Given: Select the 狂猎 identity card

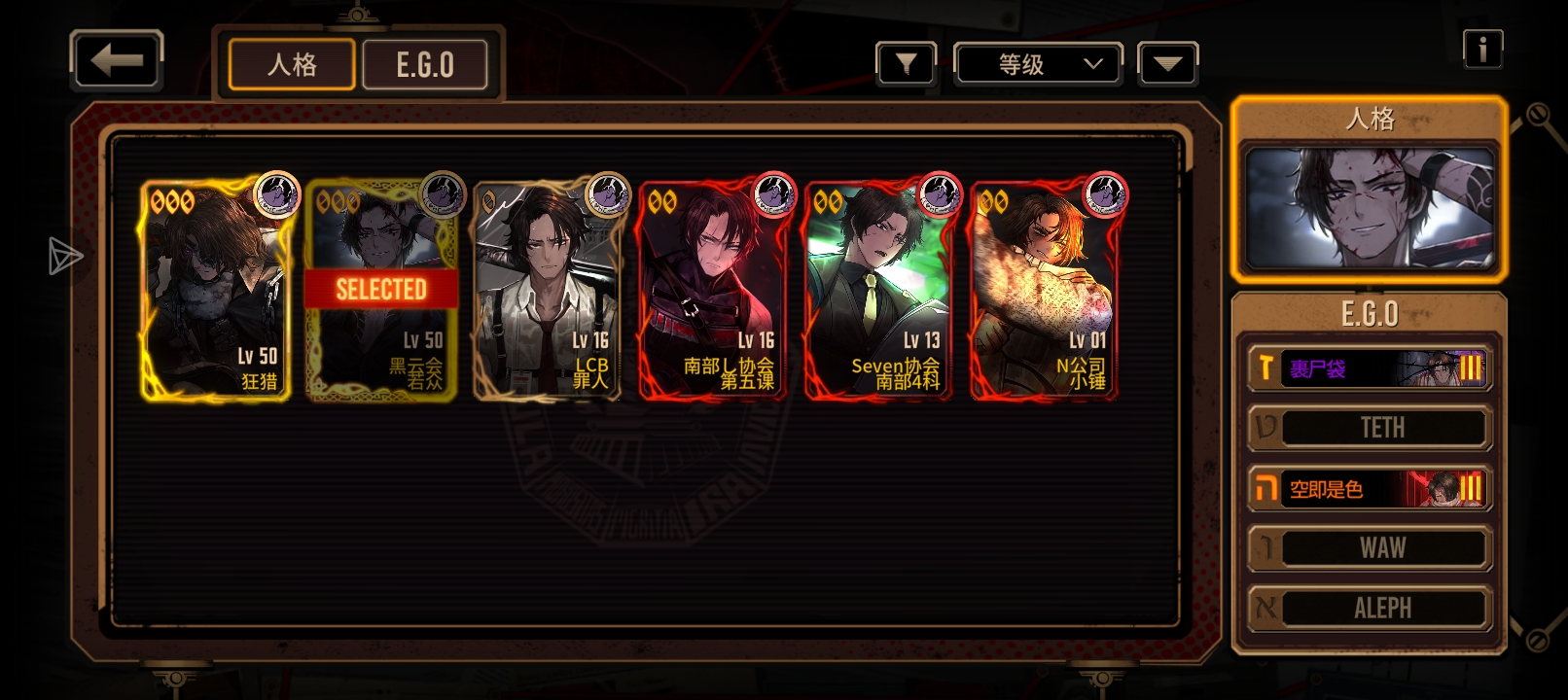Looking at the screenshot, I should pos(215,290).
